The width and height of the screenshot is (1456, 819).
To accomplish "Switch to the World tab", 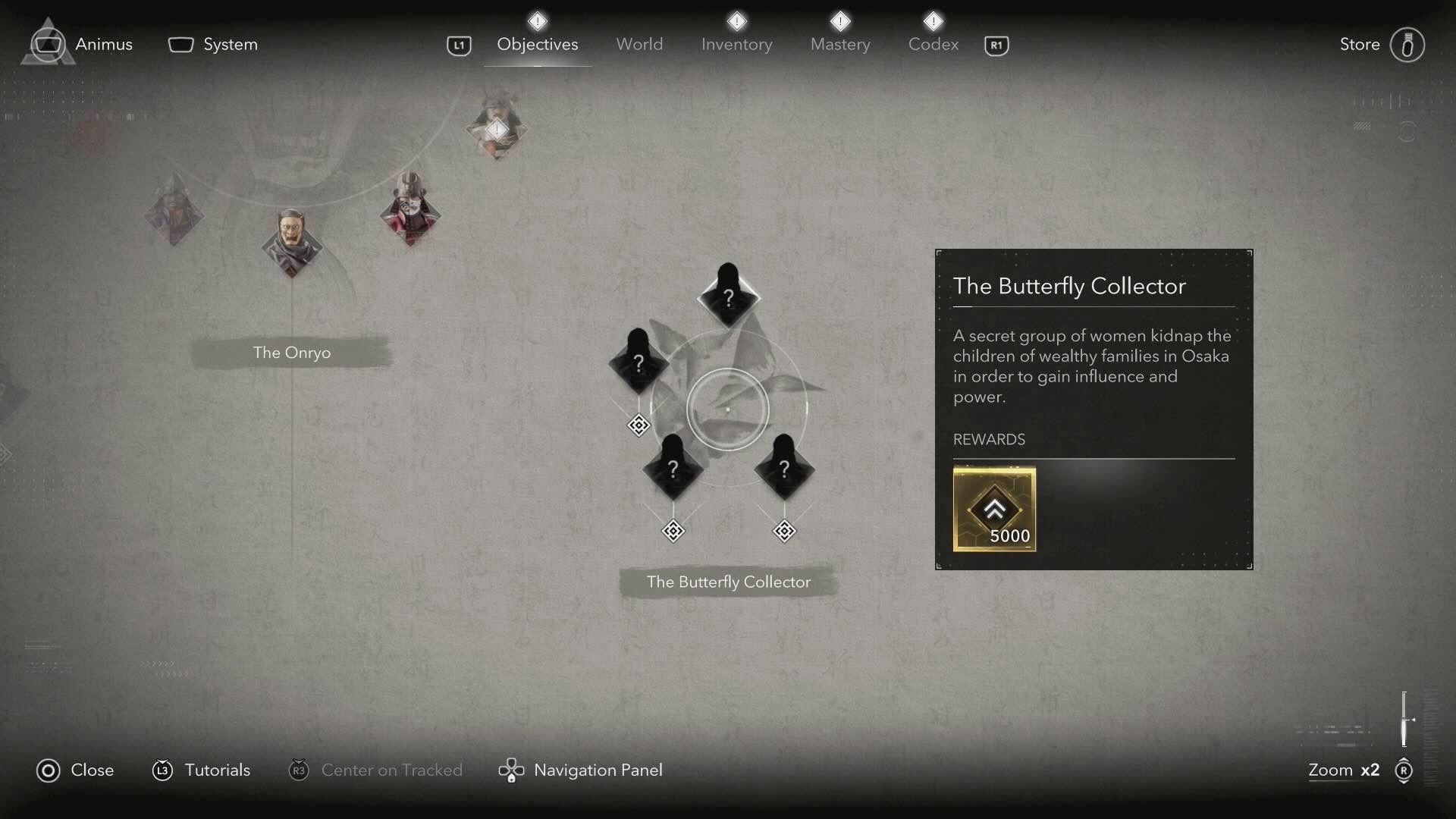I will (x=639, y=44).
